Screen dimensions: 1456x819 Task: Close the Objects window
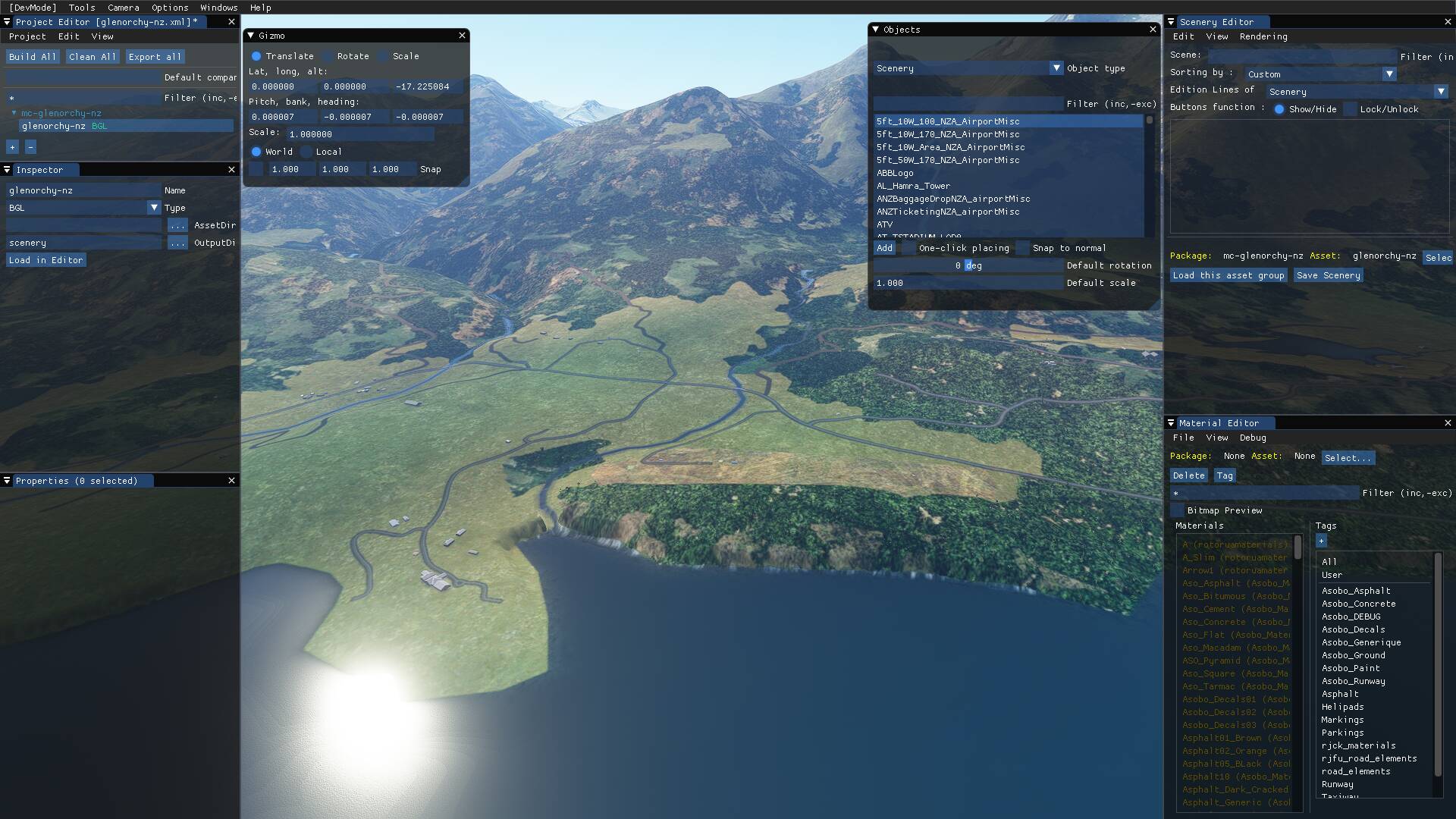click(x=1153, y=30)
